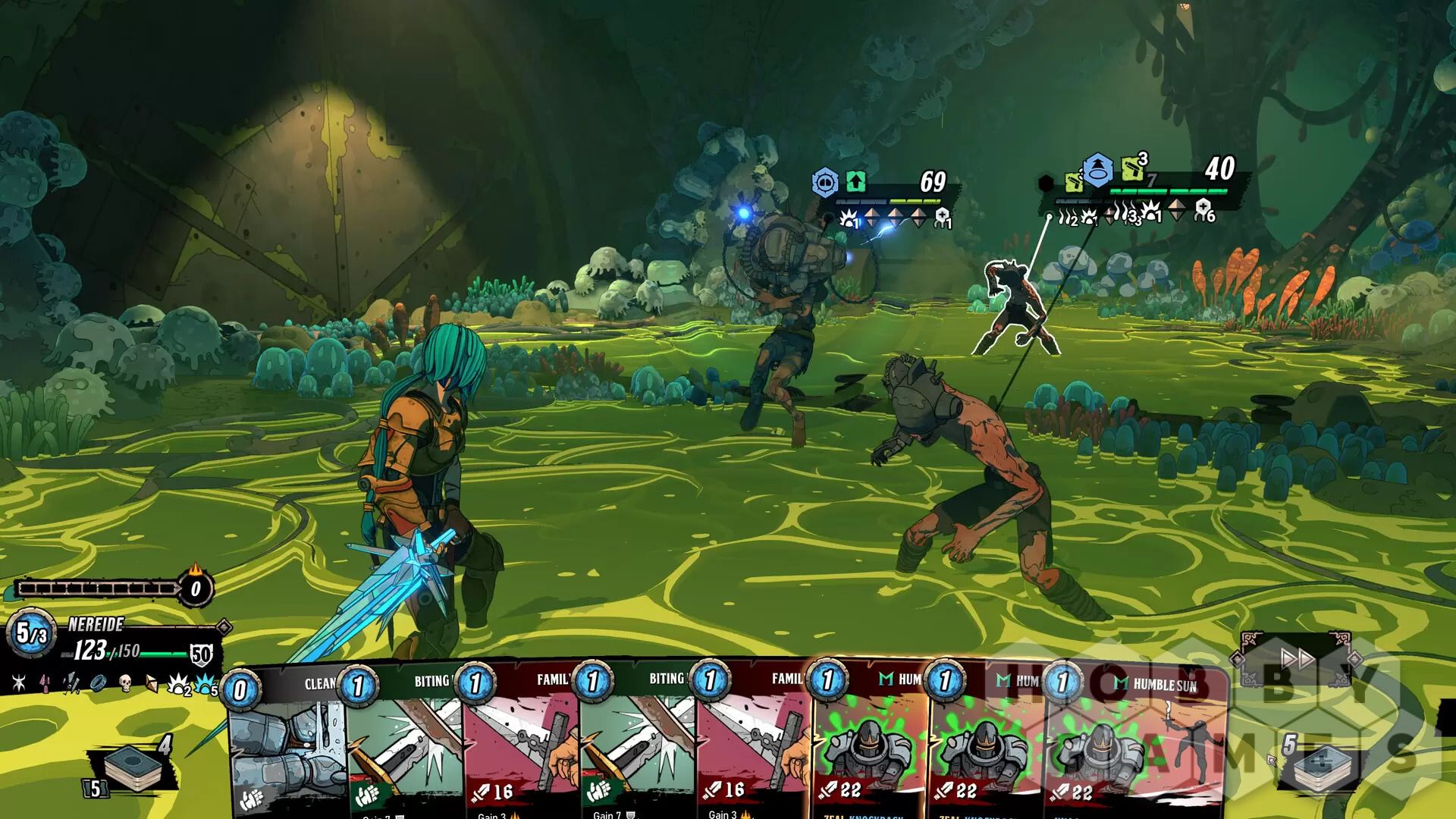Inspect the white hexagon plus status showing 6
Image resolution: width=1456 pixels, height=819 pixels.
click(x=1203, y=209)
